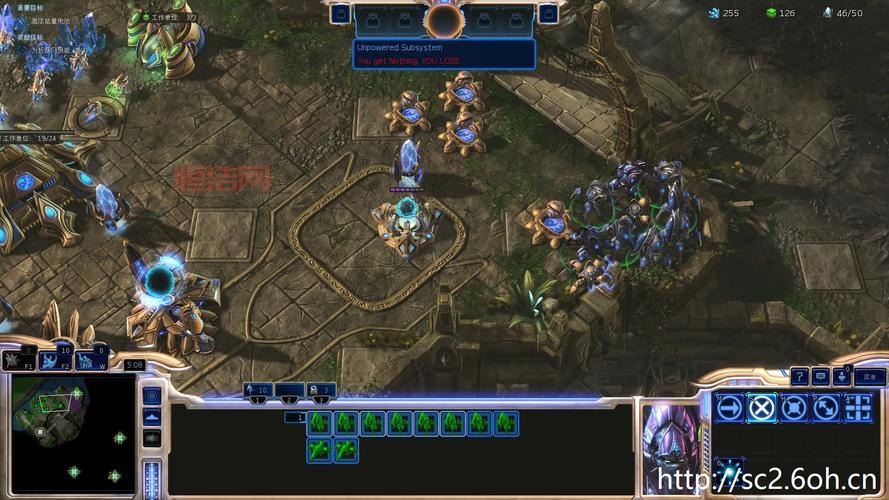
Task: Select the idle workers F1 button
Action: 19,358
